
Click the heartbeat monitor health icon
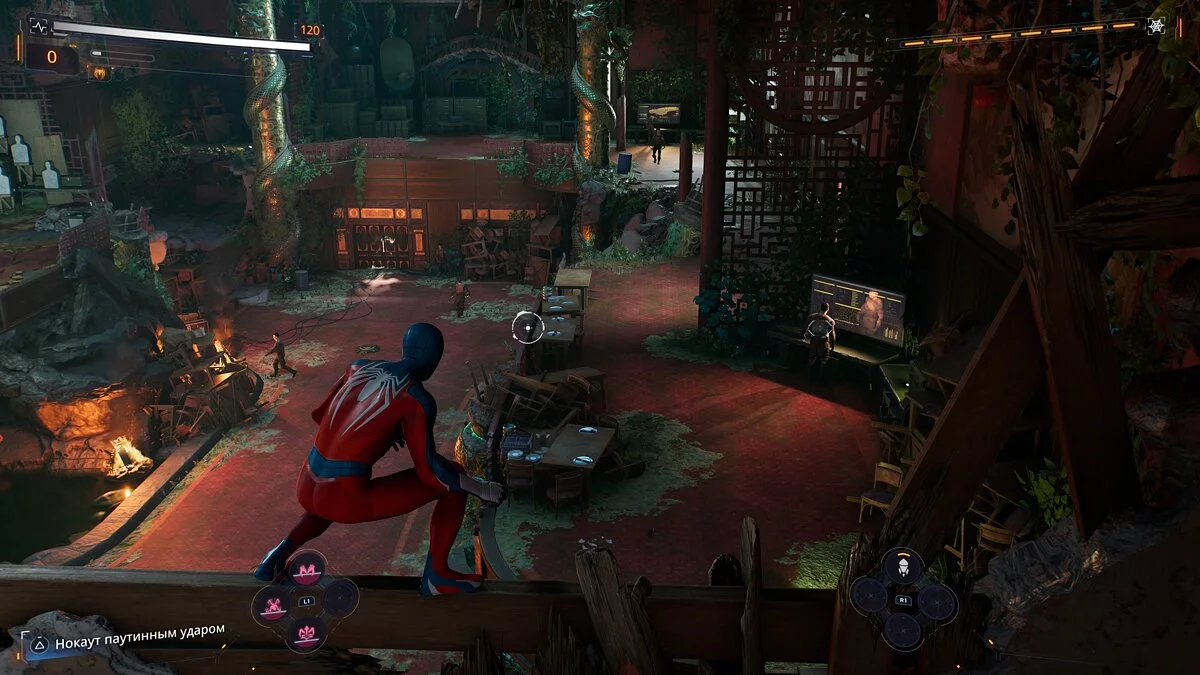click(39, 26)
